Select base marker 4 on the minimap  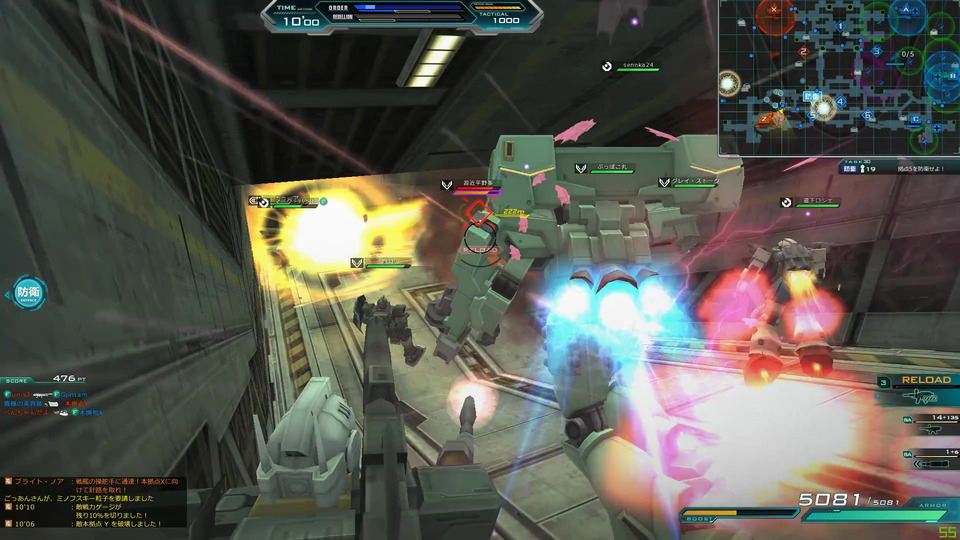point(841,101)
